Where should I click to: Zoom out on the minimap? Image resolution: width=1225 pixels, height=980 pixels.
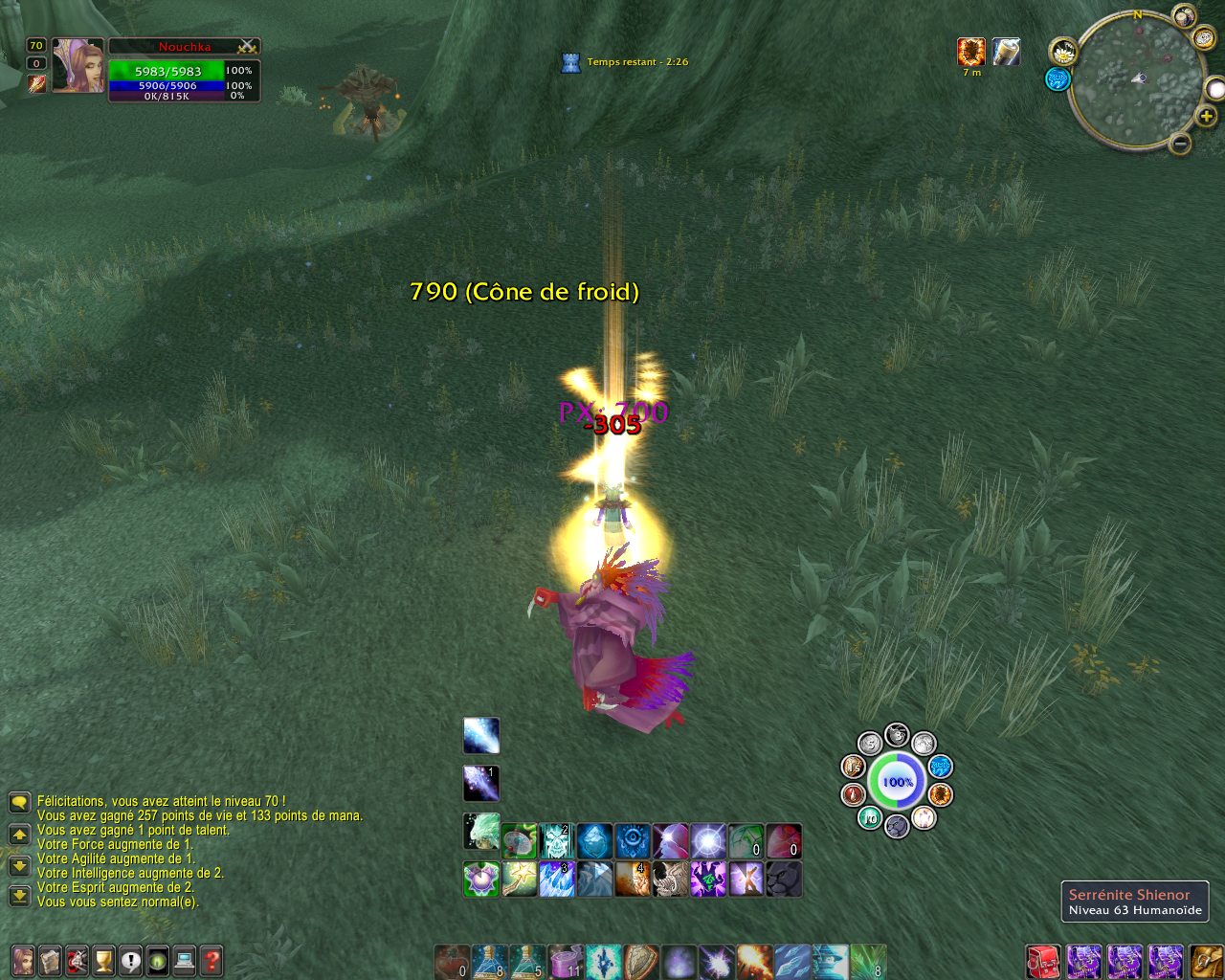pos(1180,144)
